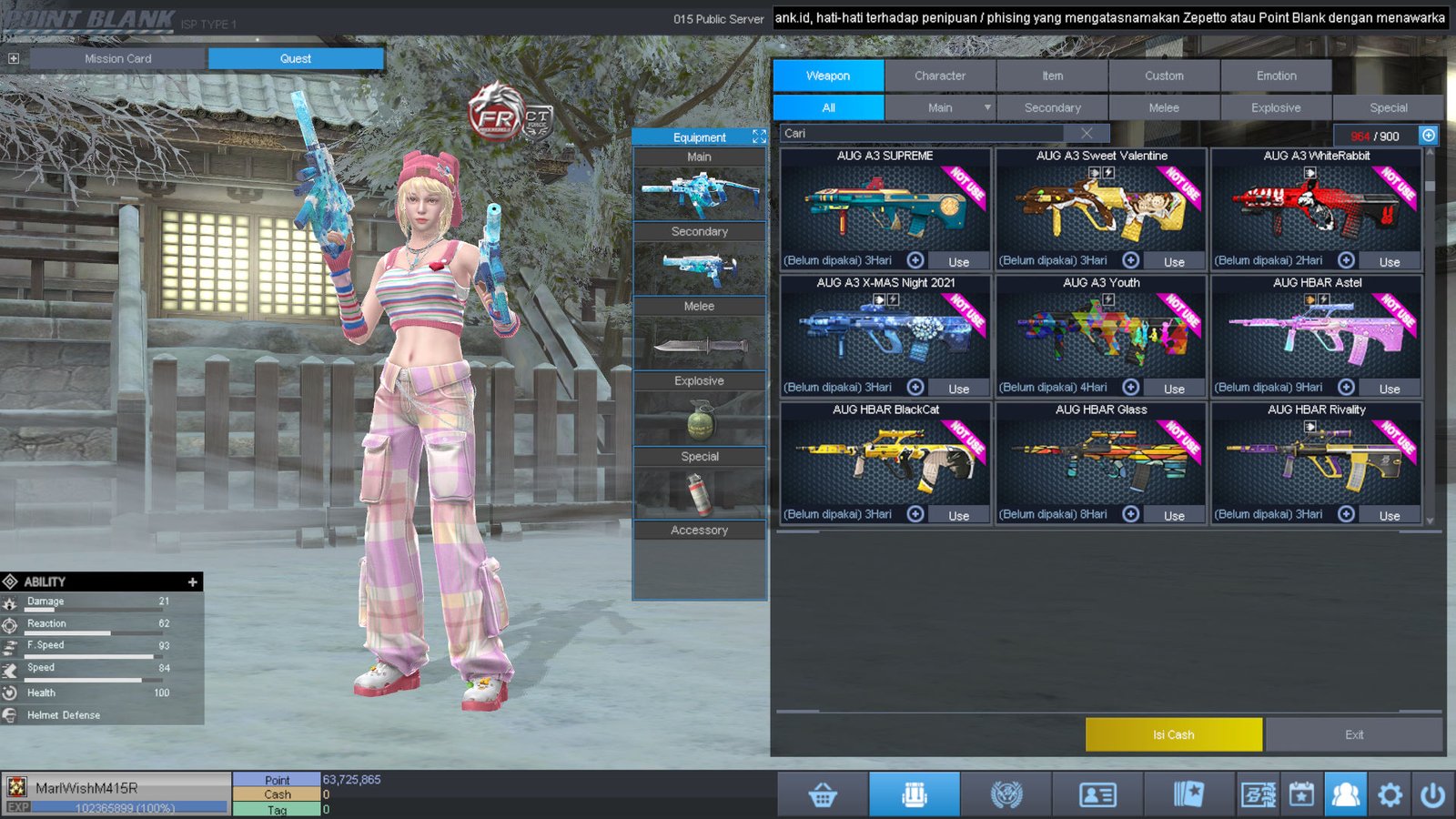
Task: Select the equipped Explosive grenade slot
Action: pyautogui.click(x=699, y=420)
